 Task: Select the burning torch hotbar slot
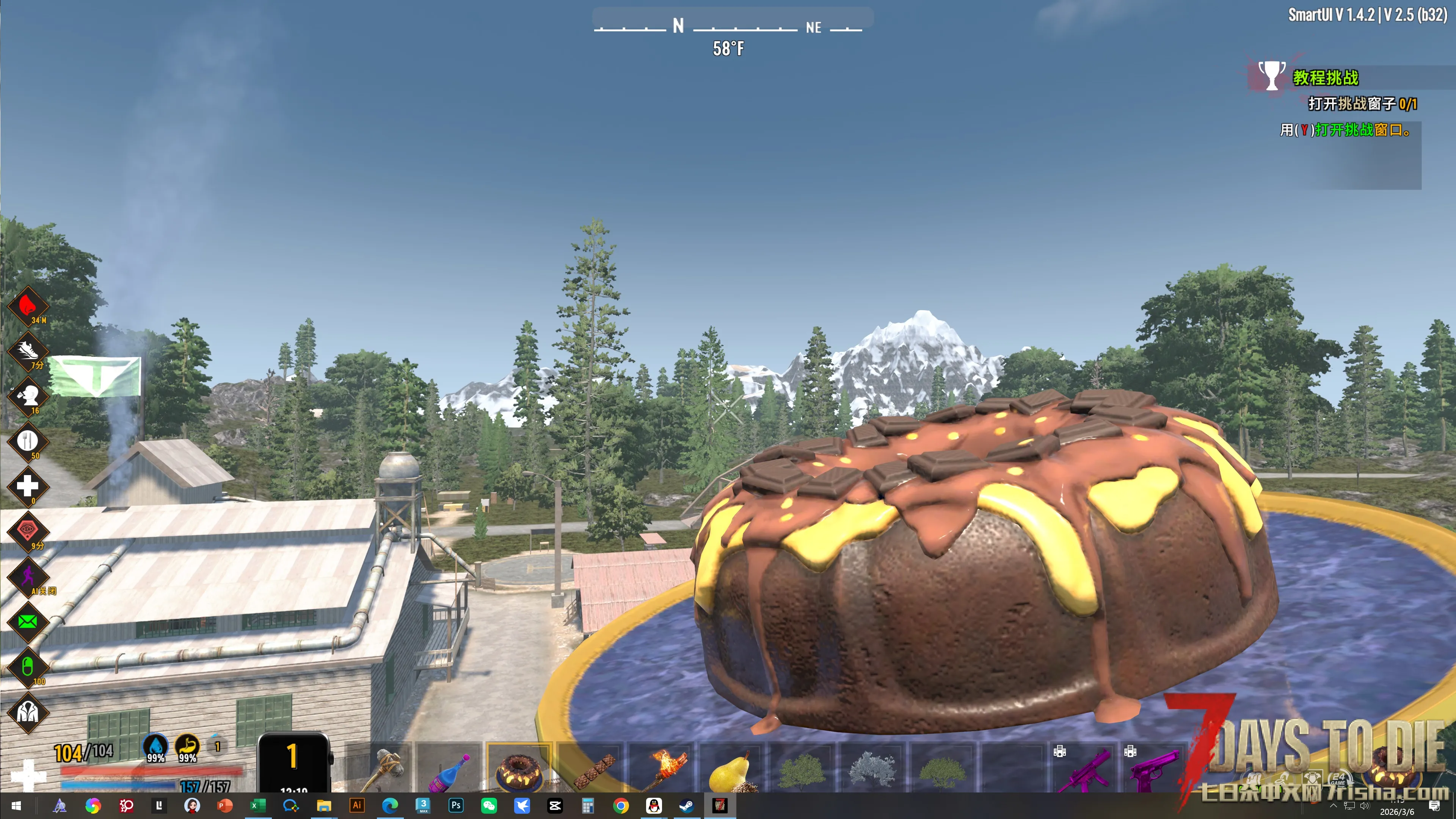(x=662, y=769)
